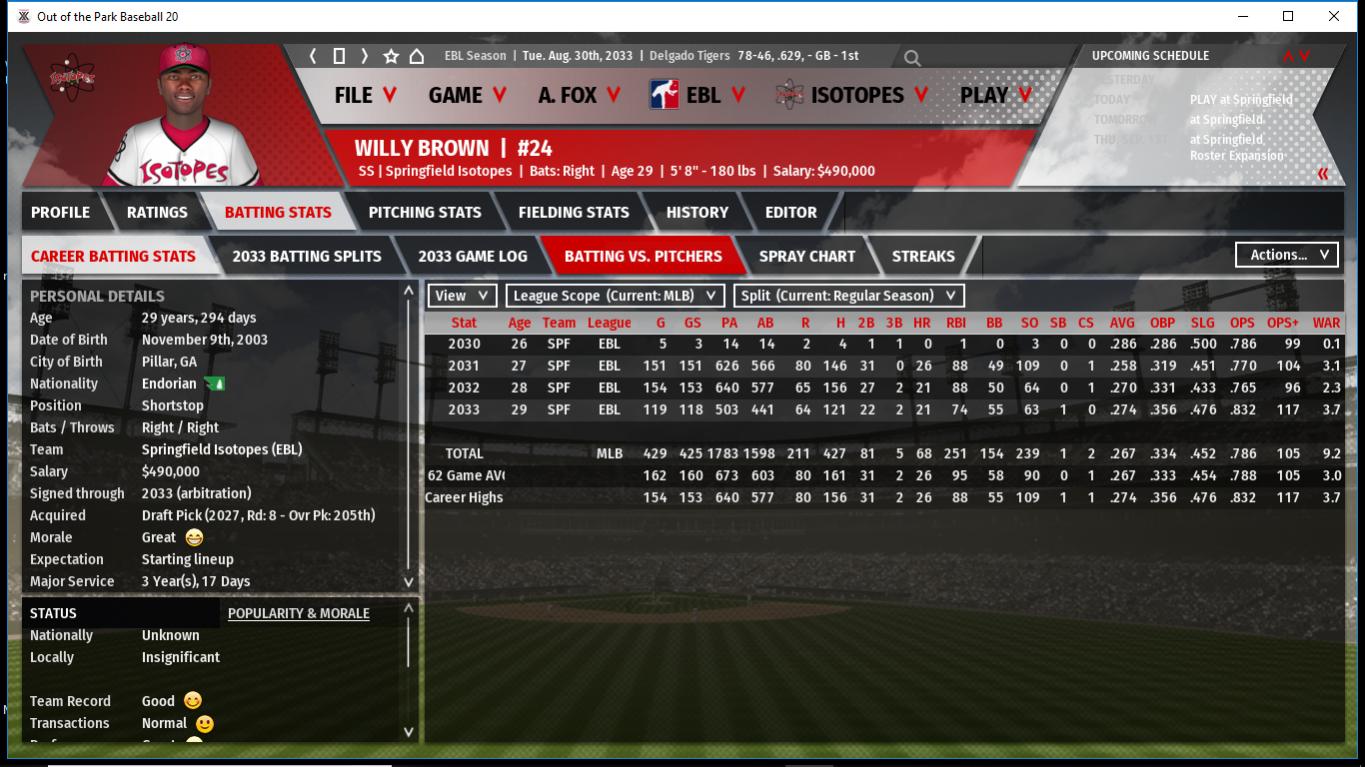Switch to the RATINGS tab
Viewport: 1365px width, 767px height.
click(x=157, y=212)
